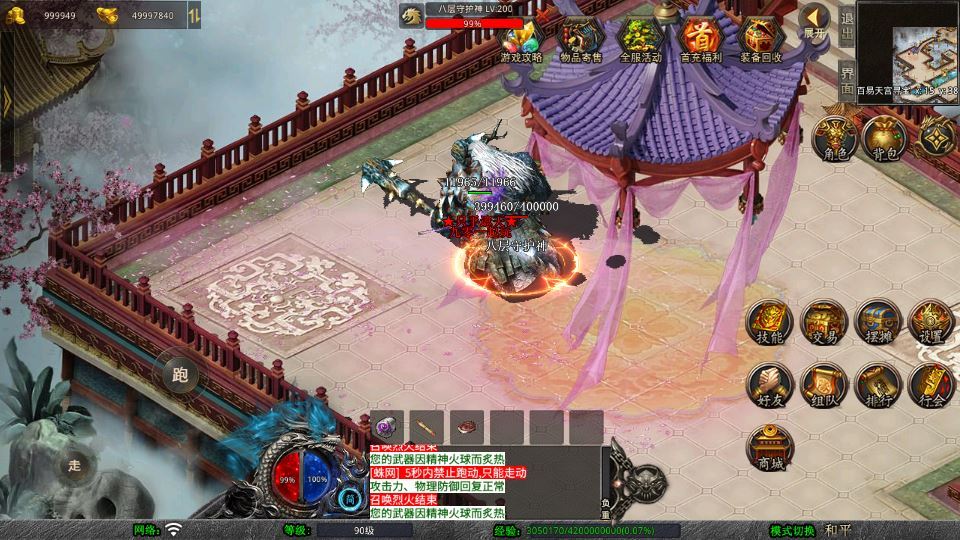Open 游戏攻略 game guide
This screenshot has height=540, width=960.
(x=521, y=40)
